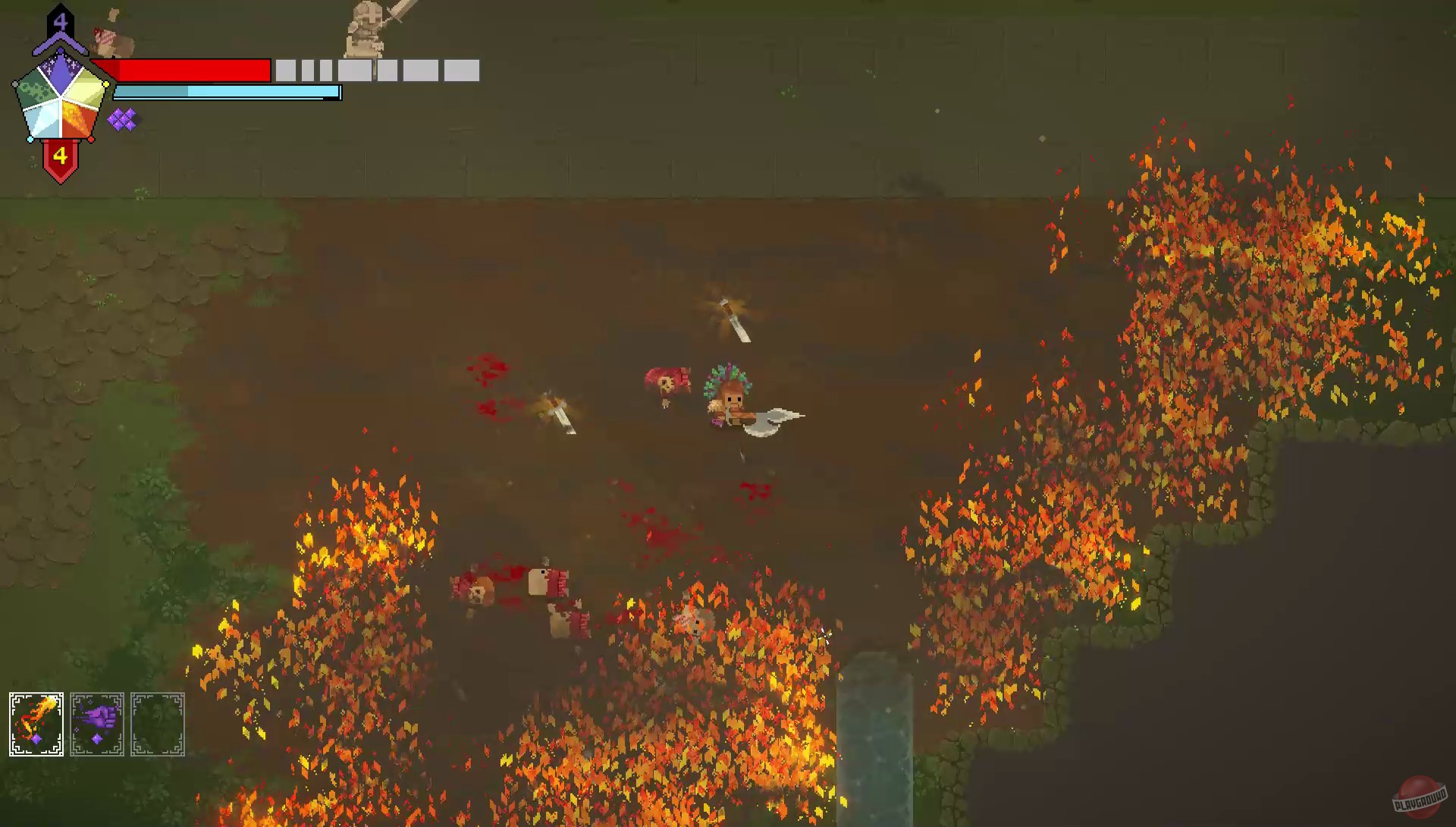Image resolution: width=1456 pixels, height=827 pixels.
Task: Select the fireball spell in the first slot
Action: (35, 722)
